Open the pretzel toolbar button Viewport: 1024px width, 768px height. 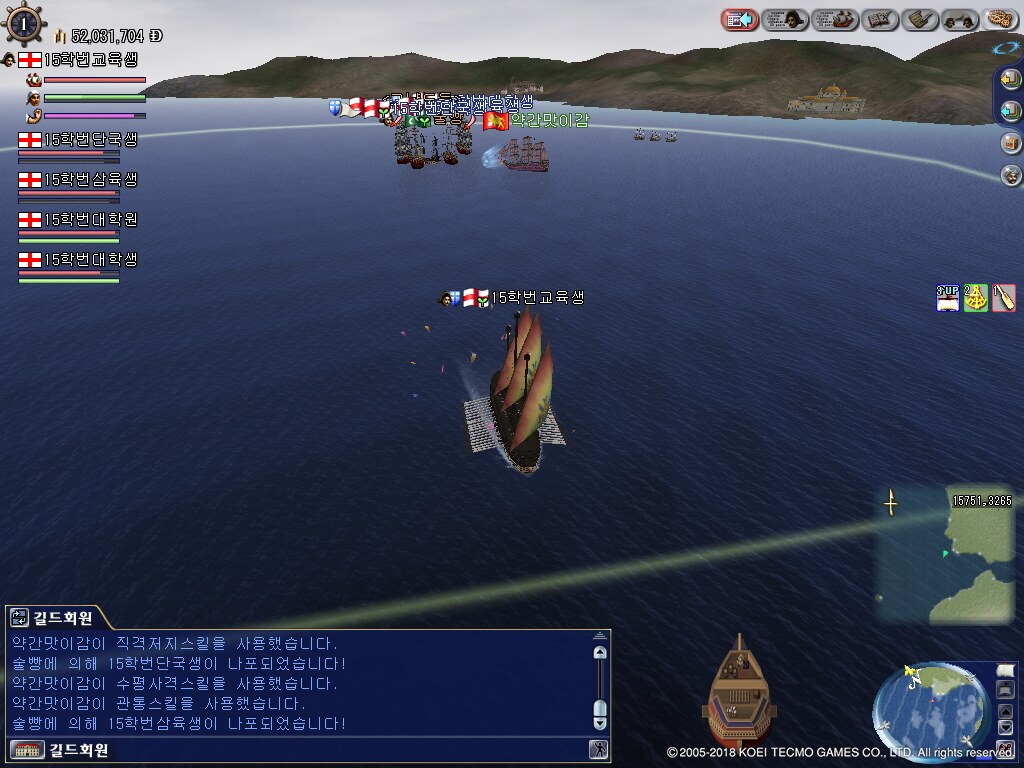pos(1000,19)
